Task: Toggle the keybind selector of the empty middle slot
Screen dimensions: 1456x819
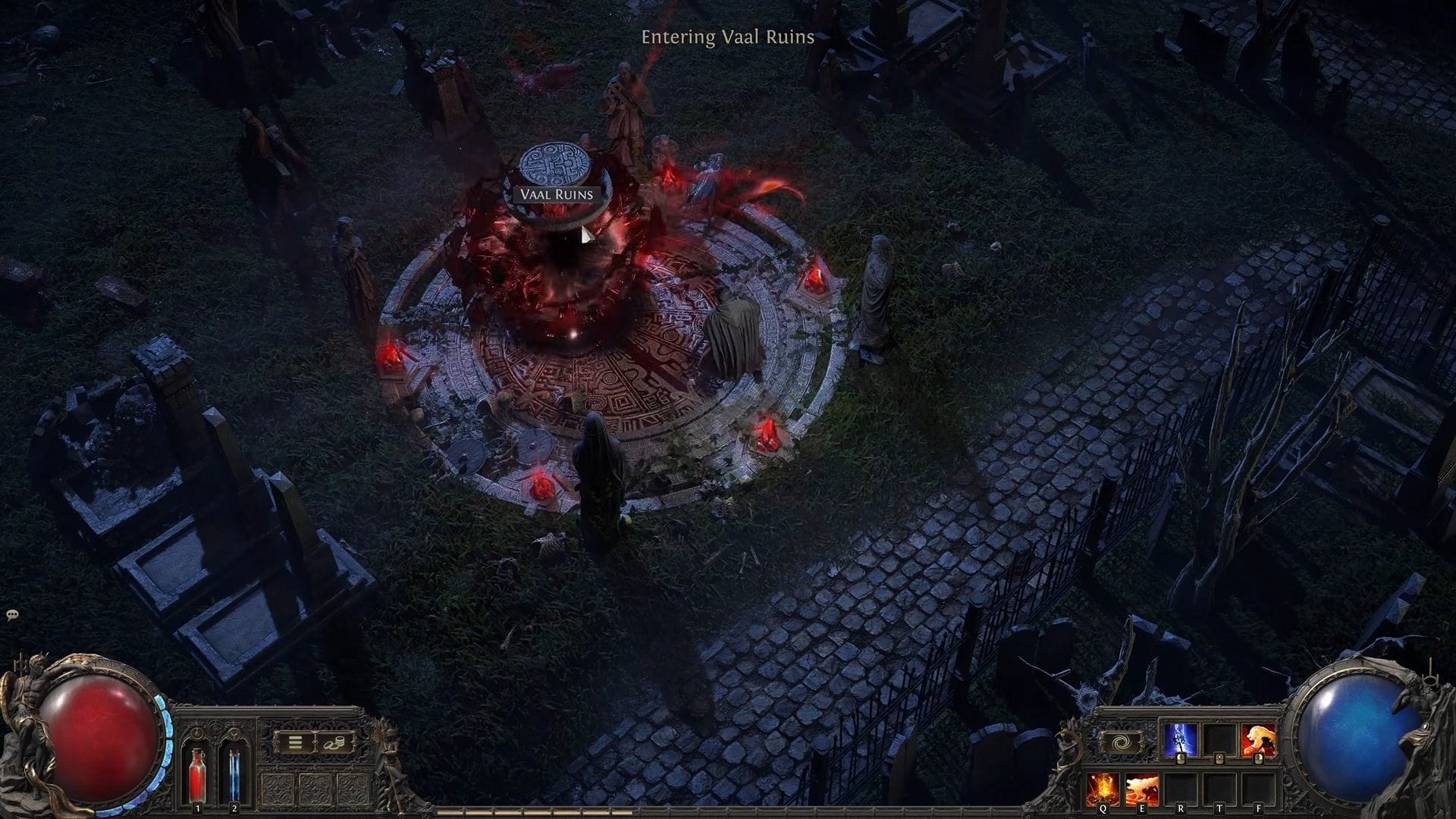Action: pyautogui.click(x=1219, y=758)
